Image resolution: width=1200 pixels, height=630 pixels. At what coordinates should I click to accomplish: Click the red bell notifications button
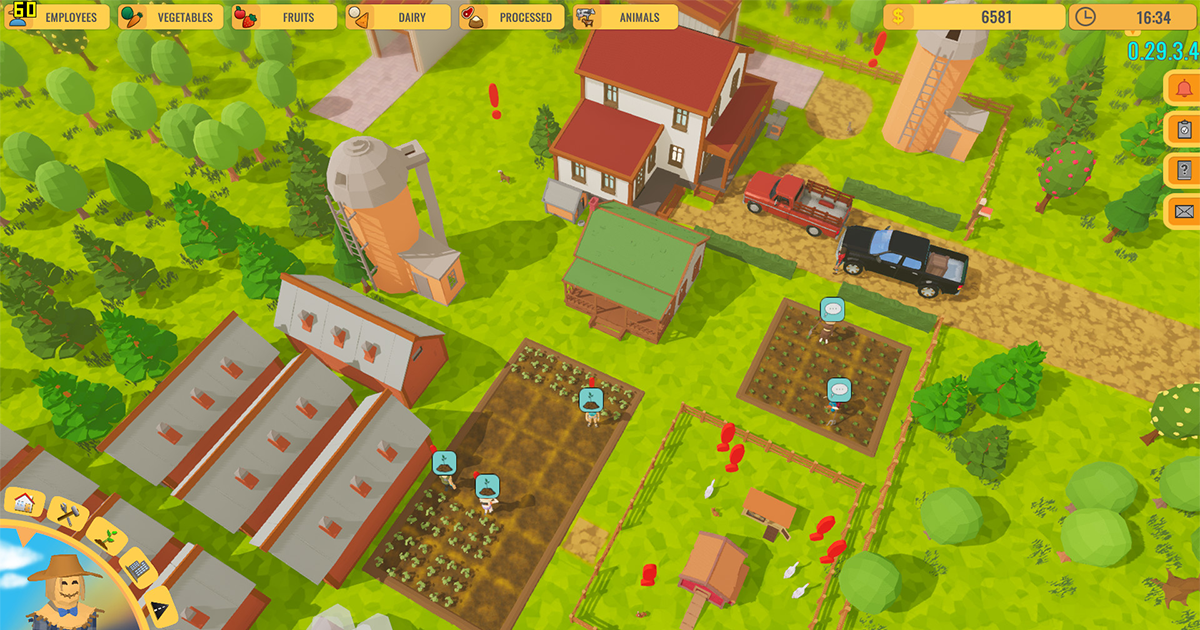click(x=1184, y=87)
